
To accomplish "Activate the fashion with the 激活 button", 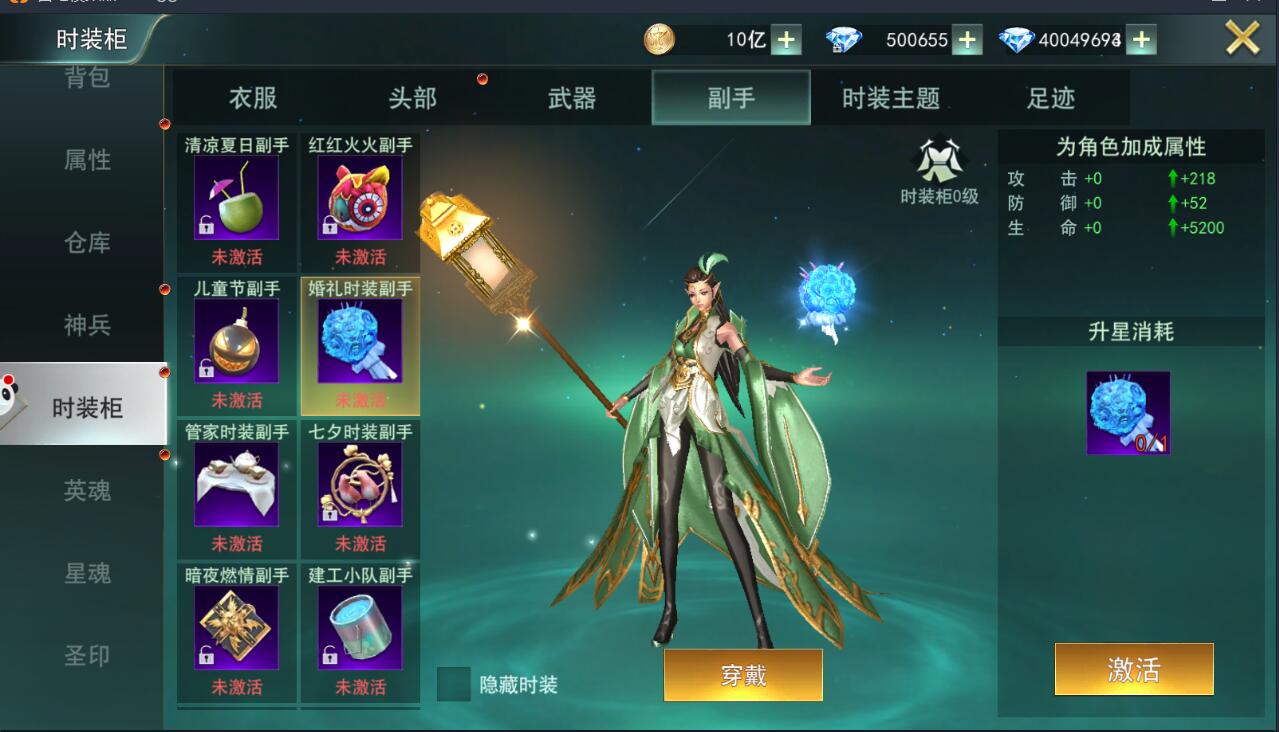I will click(1134, 669).
